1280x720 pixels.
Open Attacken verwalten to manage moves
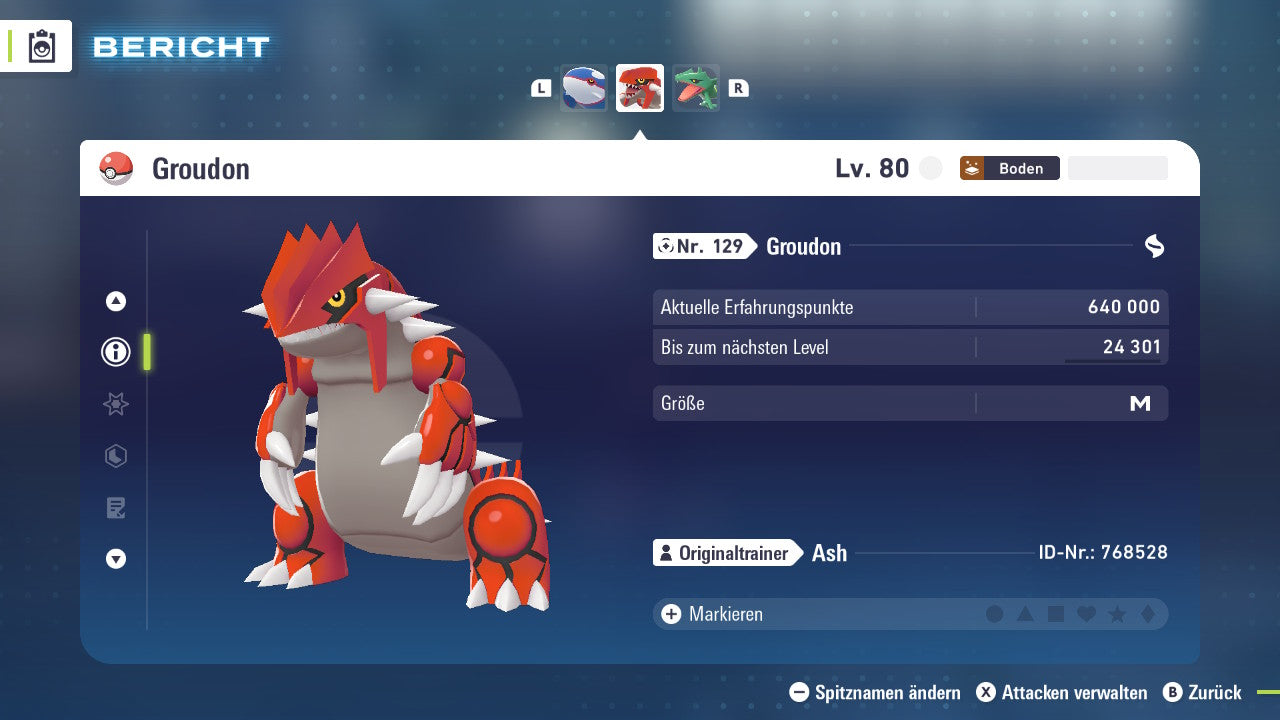tap(1062, 692)
